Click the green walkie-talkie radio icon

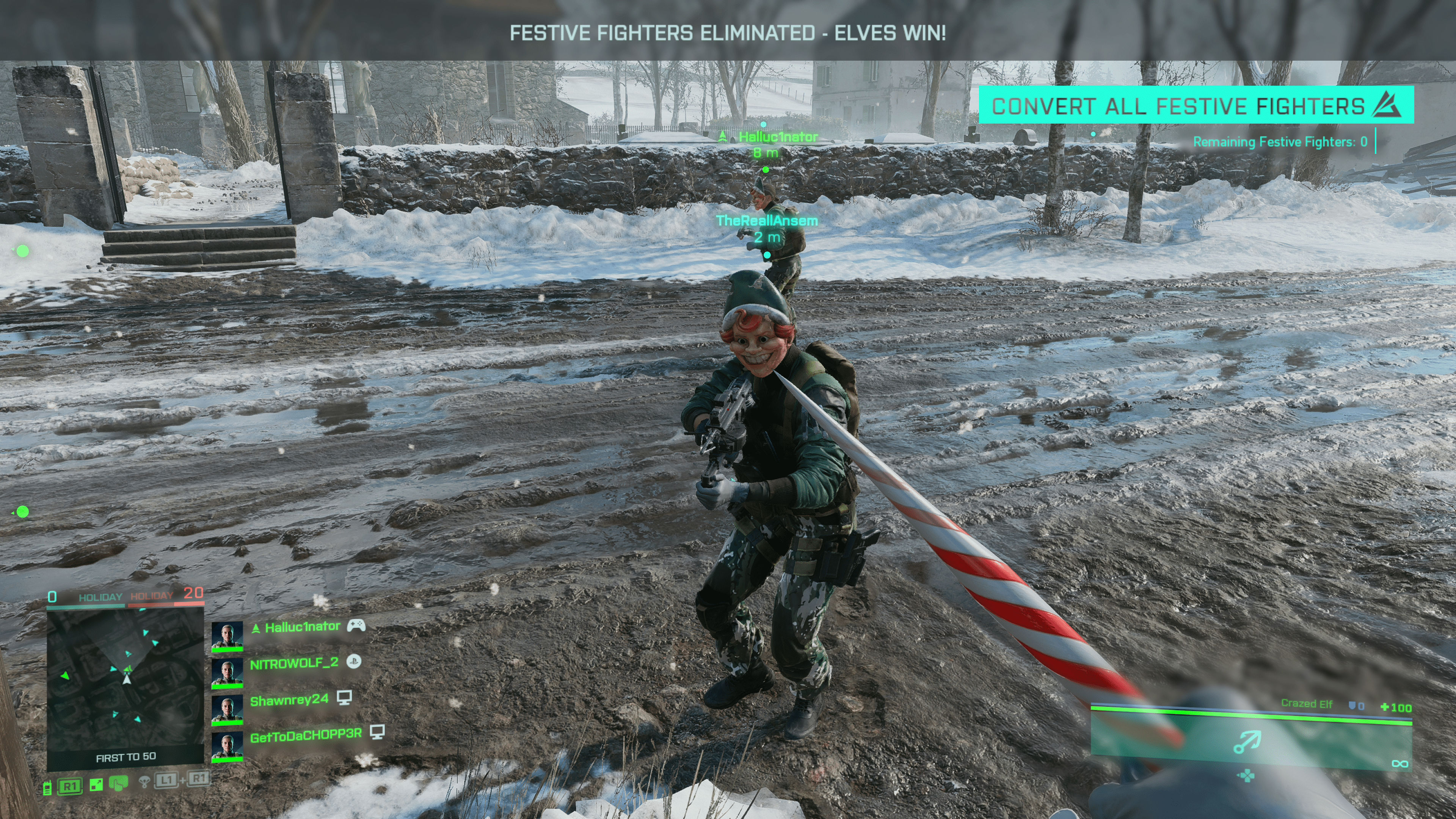[x=47, y=787]
